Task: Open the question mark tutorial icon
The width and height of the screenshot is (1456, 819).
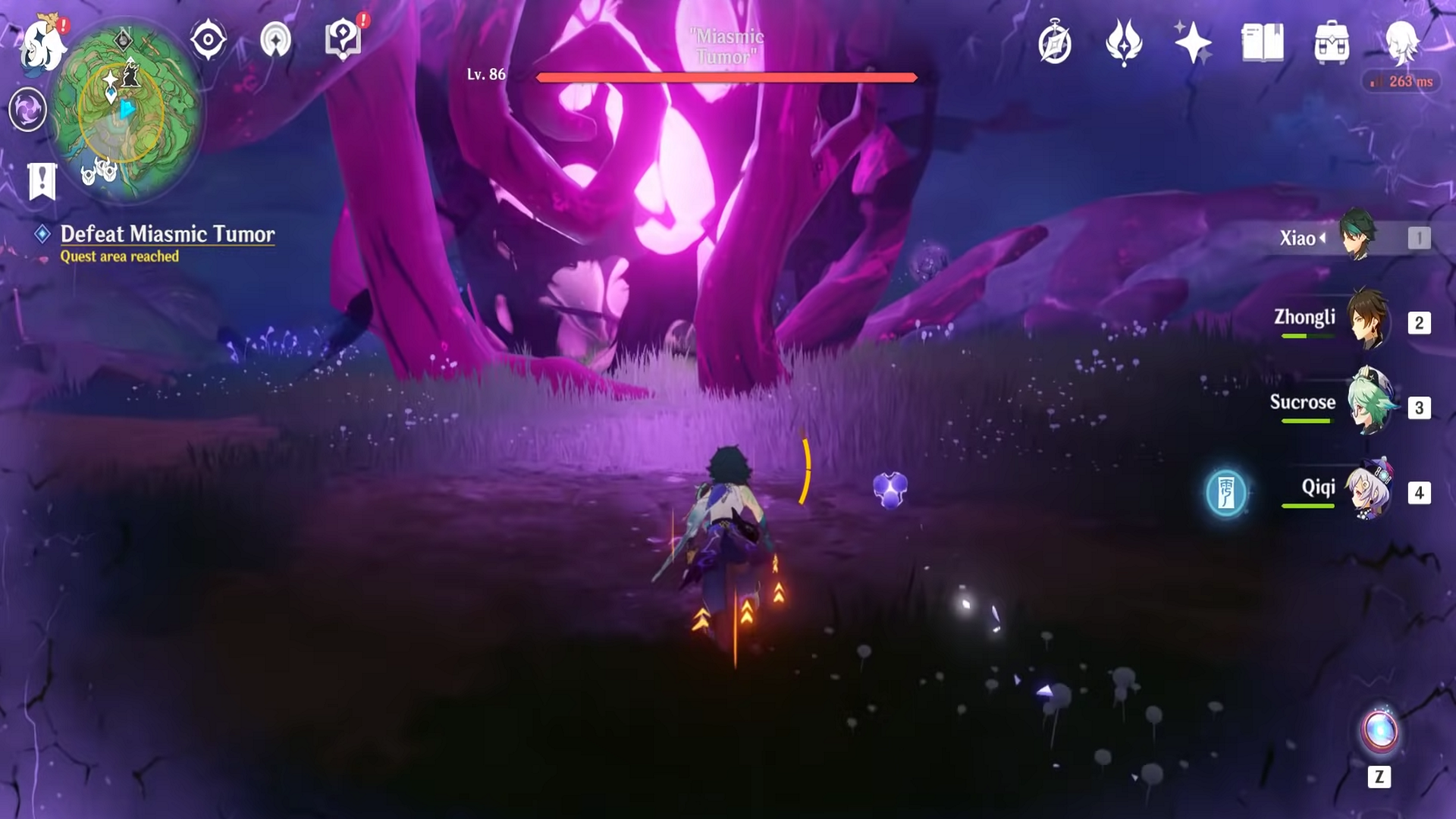Action: [343, 38]
